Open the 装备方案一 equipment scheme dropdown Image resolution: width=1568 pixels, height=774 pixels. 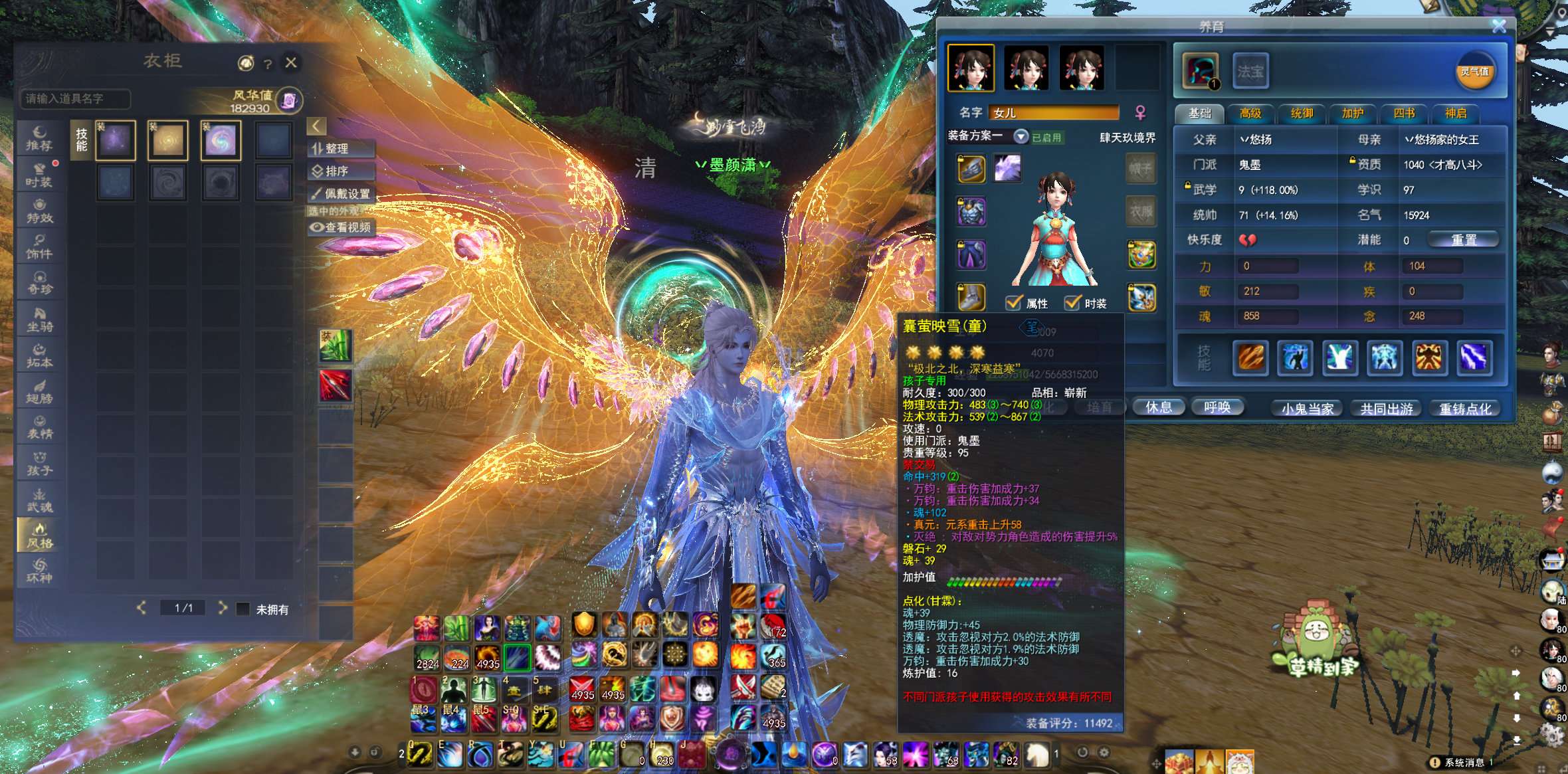point(1021,136)
